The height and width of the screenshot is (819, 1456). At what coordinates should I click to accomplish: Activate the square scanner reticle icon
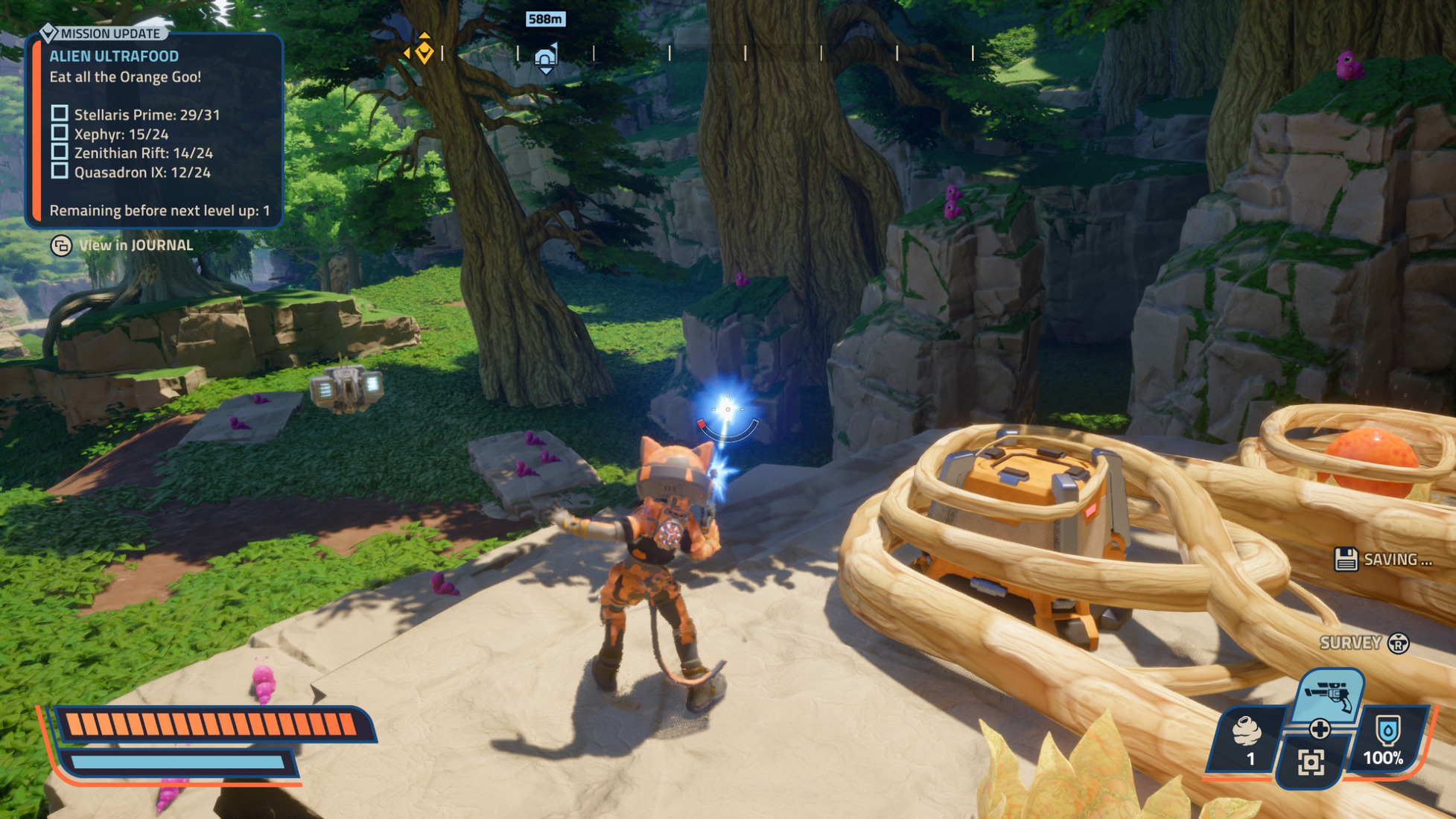click(1312, 762)
